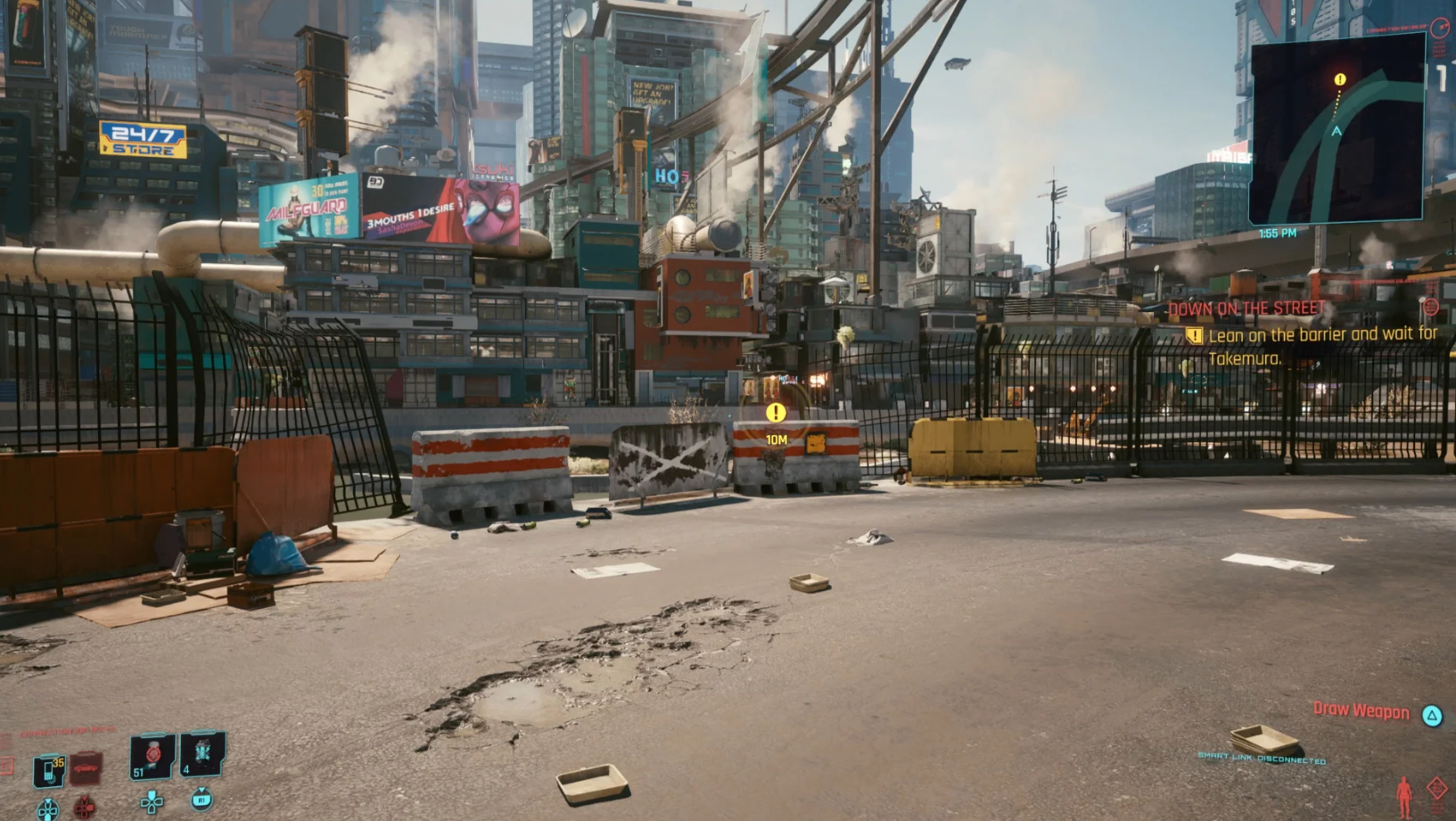Open the Down on the Street quest tracker
The image size is (1456, 821).
(x=1246, y=308)
